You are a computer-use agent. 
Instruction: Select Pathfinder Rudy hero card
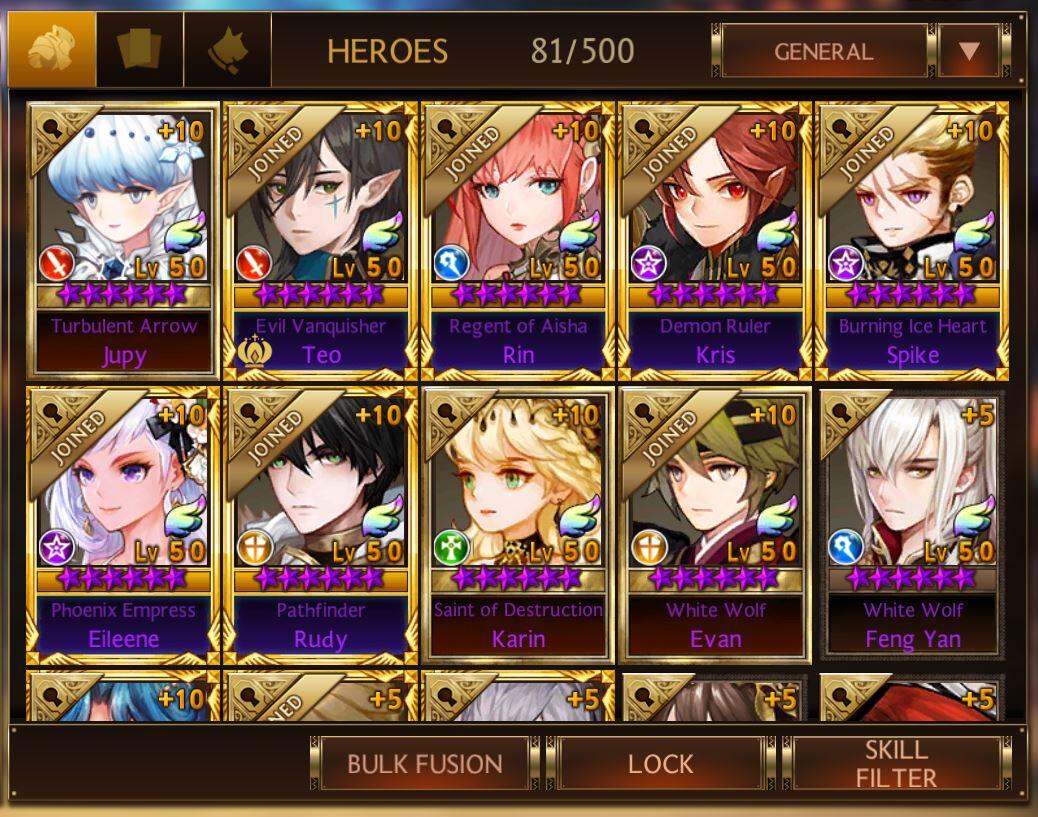tap(320, 525)
